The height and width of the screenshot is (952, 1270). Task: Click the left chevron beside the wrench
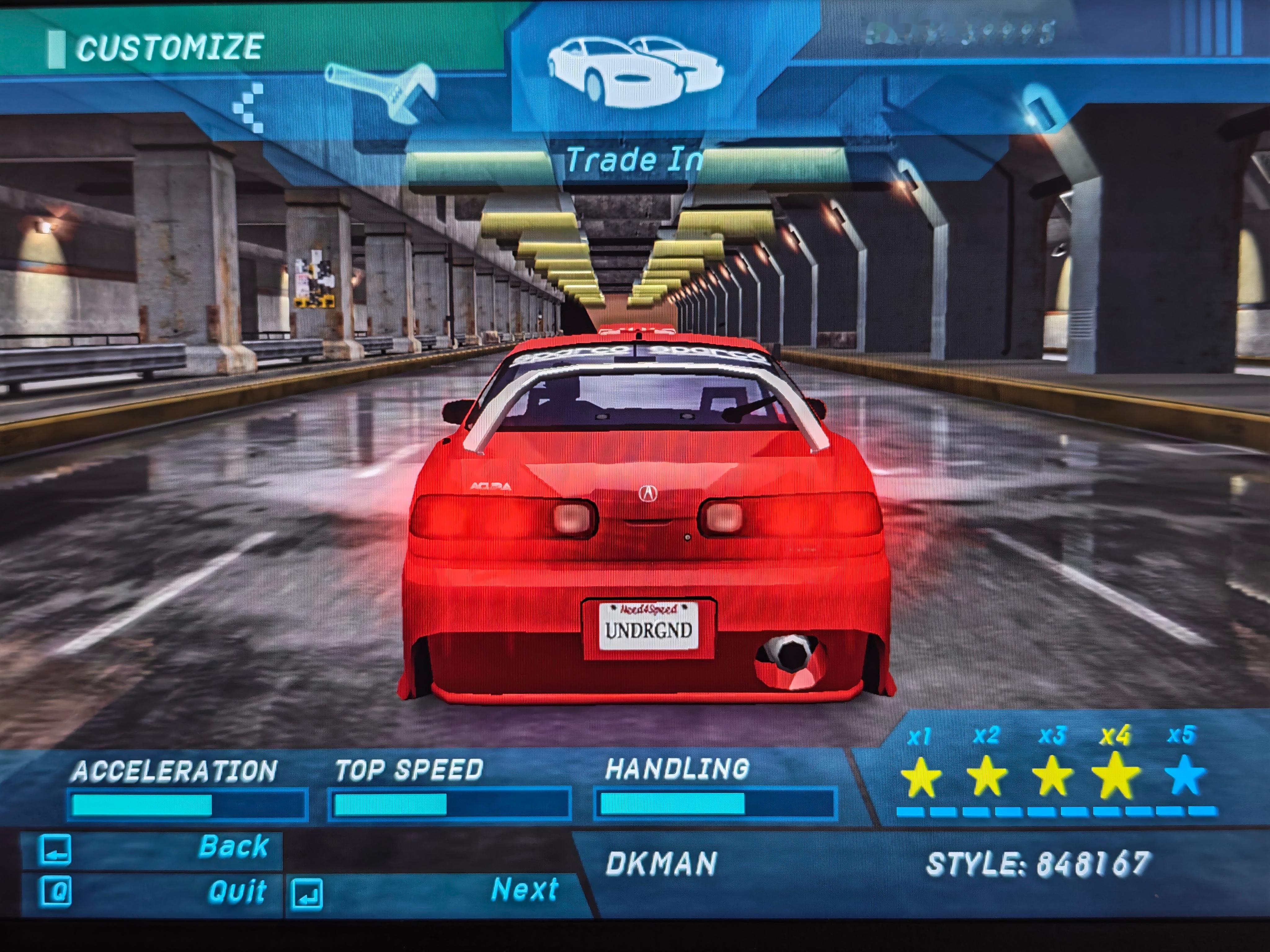249,107
